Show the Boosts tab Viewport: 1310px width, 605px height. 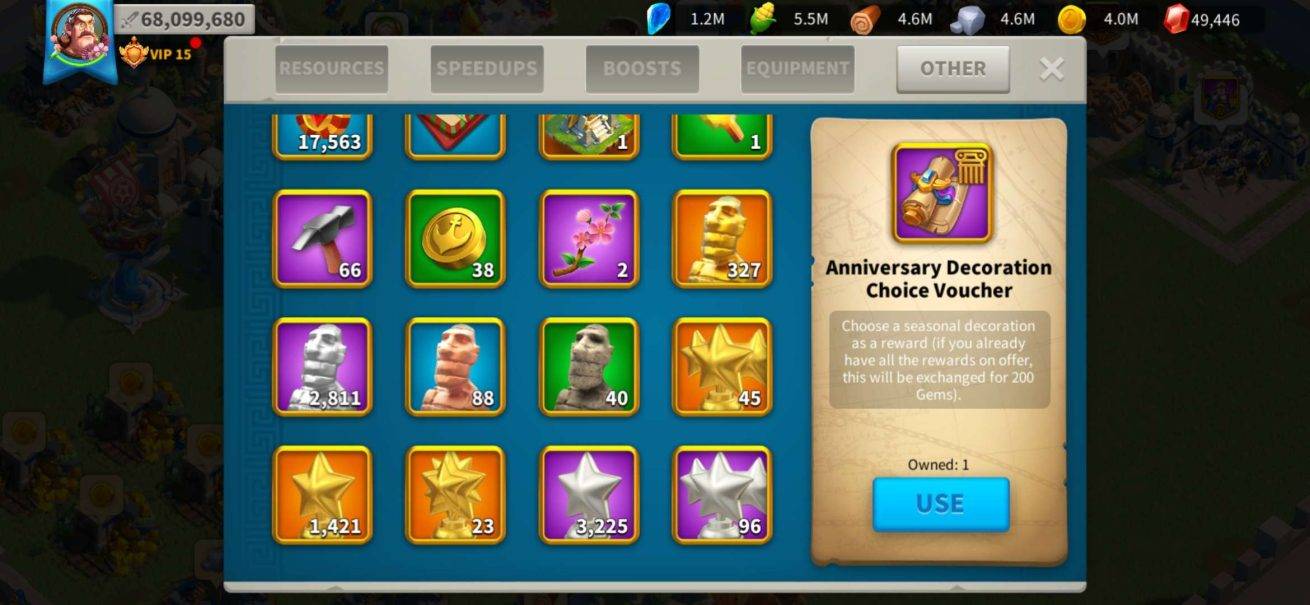click(642, 69)
